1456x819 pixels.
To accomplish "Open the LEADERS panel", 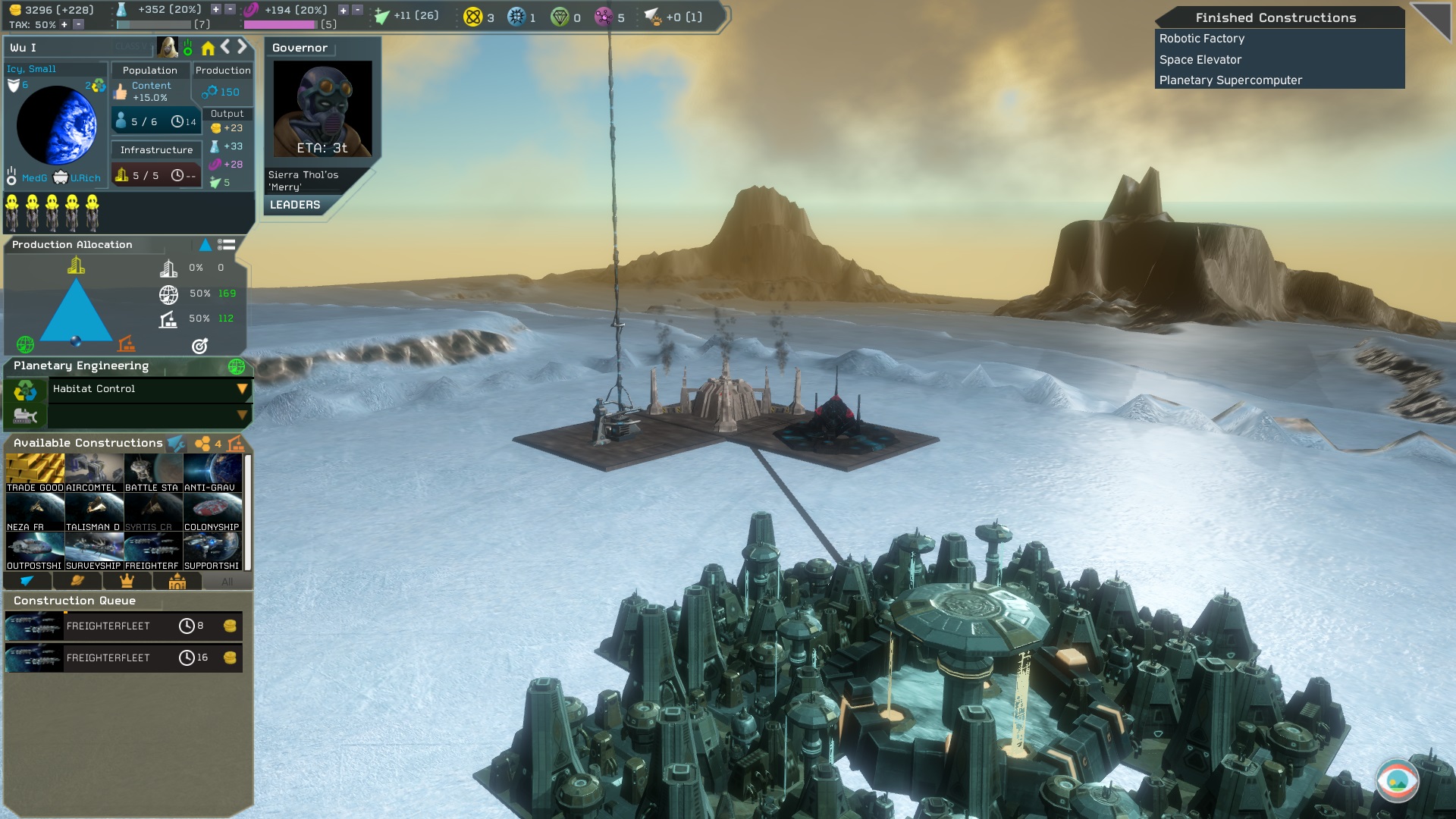I will 295,205.
